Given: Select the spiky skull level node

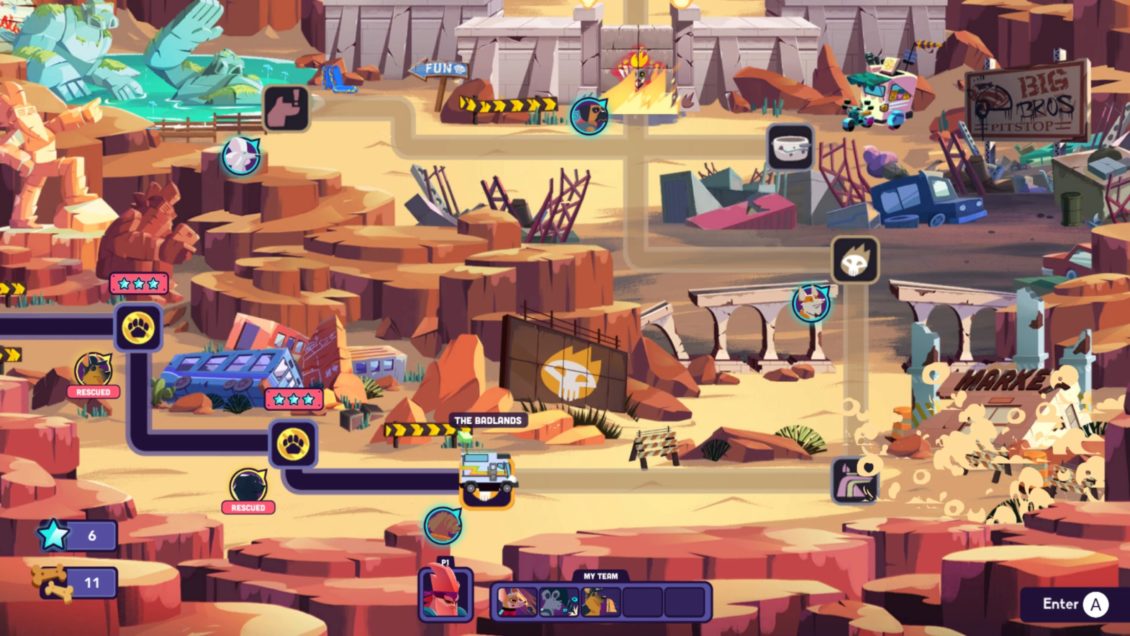Looking at the screenshot, I should 855,260.
